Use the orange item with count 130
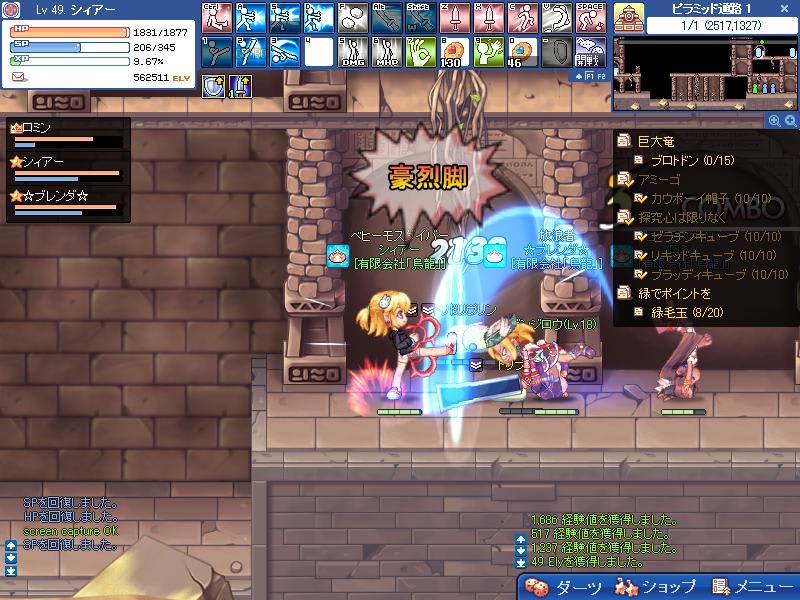The image size is (800, 600). 453,51
